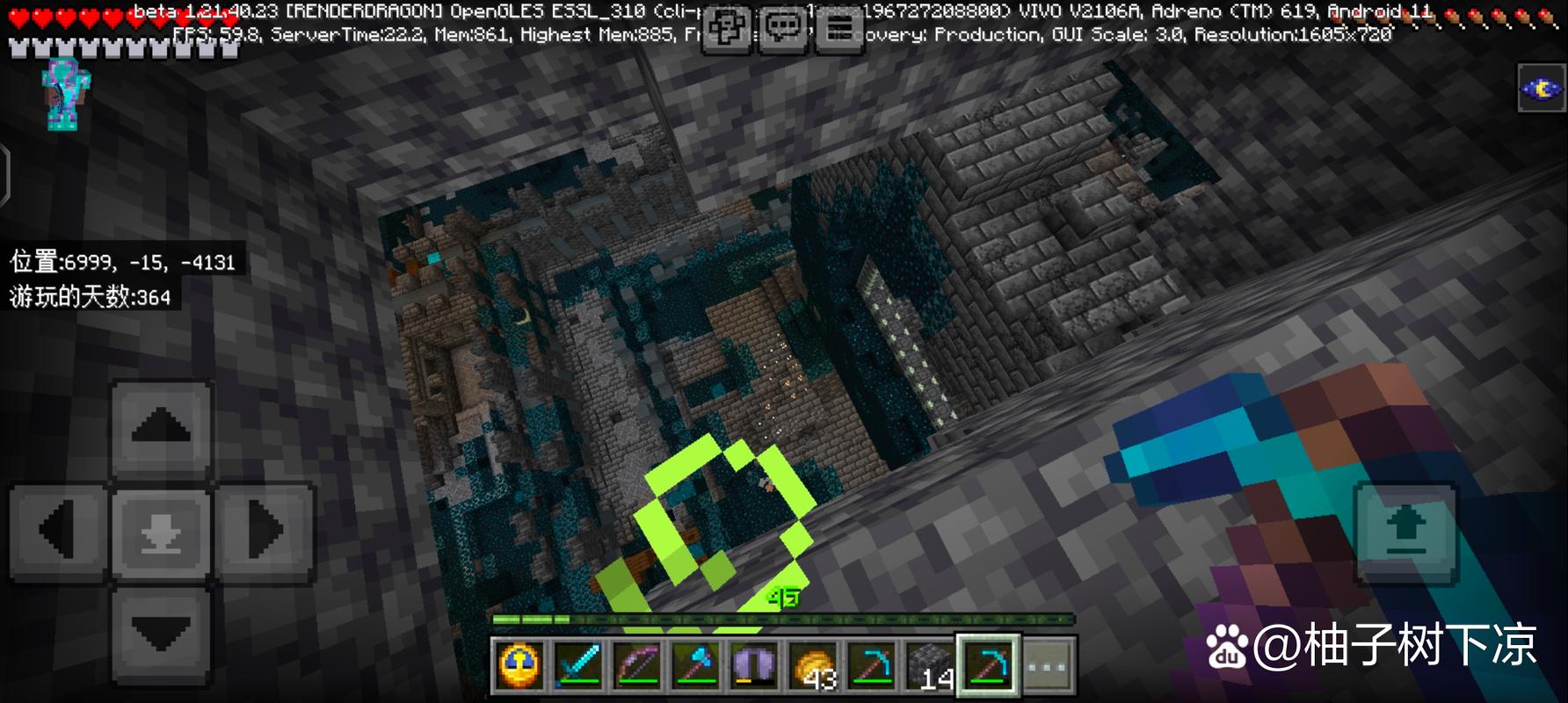Switch to the diamond axe slot

coord(695,665)
